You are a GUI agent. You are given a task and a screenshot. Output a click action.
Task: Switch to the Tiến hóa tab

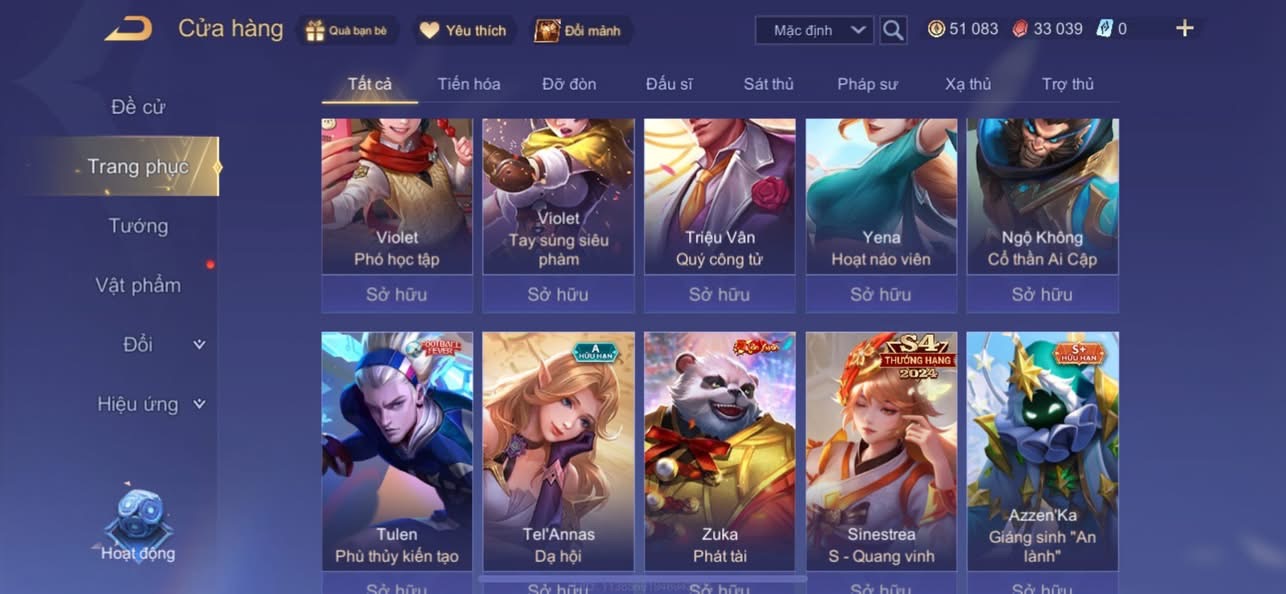(x=469, y=84)
